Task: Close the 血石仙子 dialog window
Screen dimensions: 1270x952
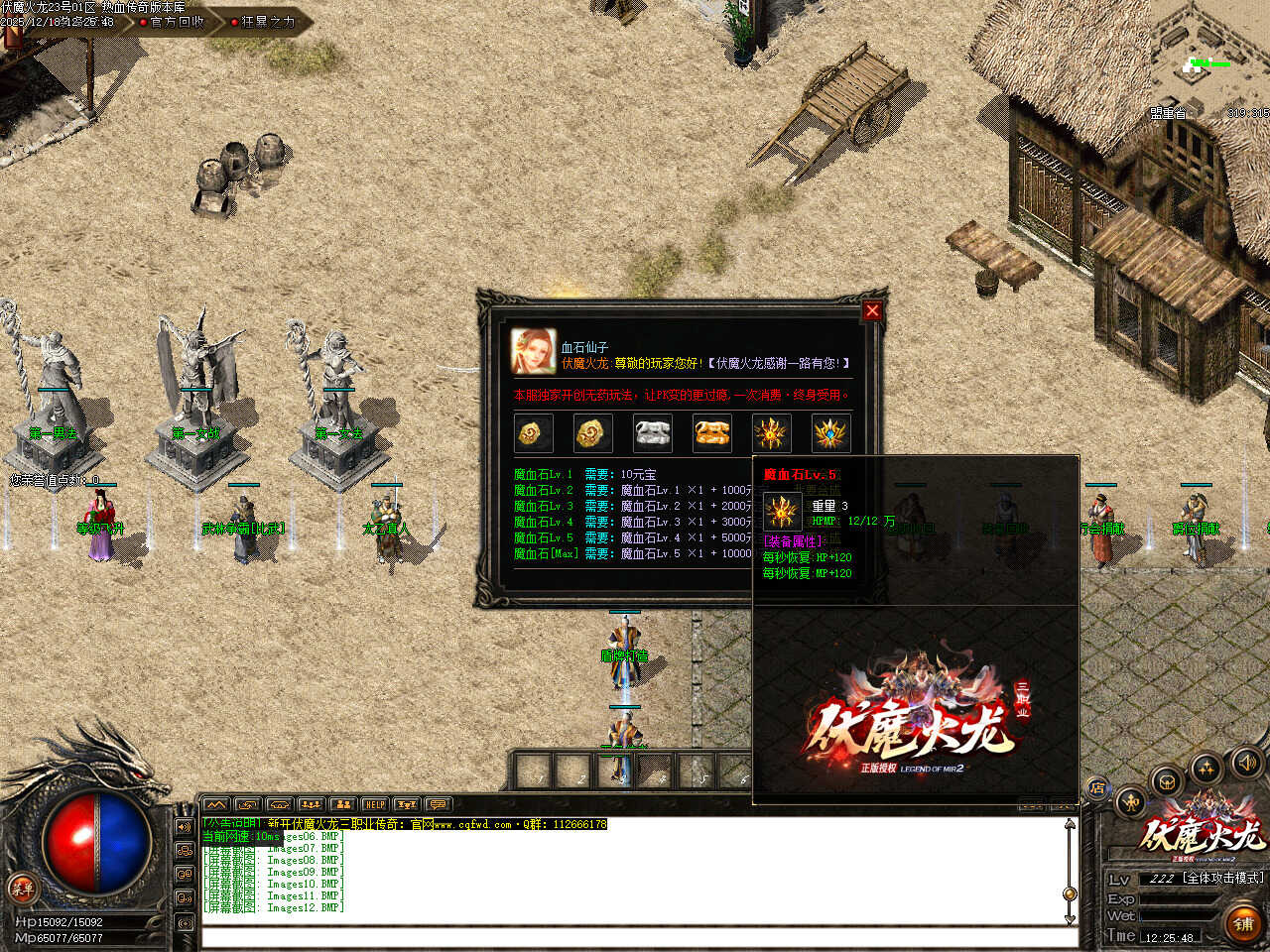Action: [x=872, y=310]
